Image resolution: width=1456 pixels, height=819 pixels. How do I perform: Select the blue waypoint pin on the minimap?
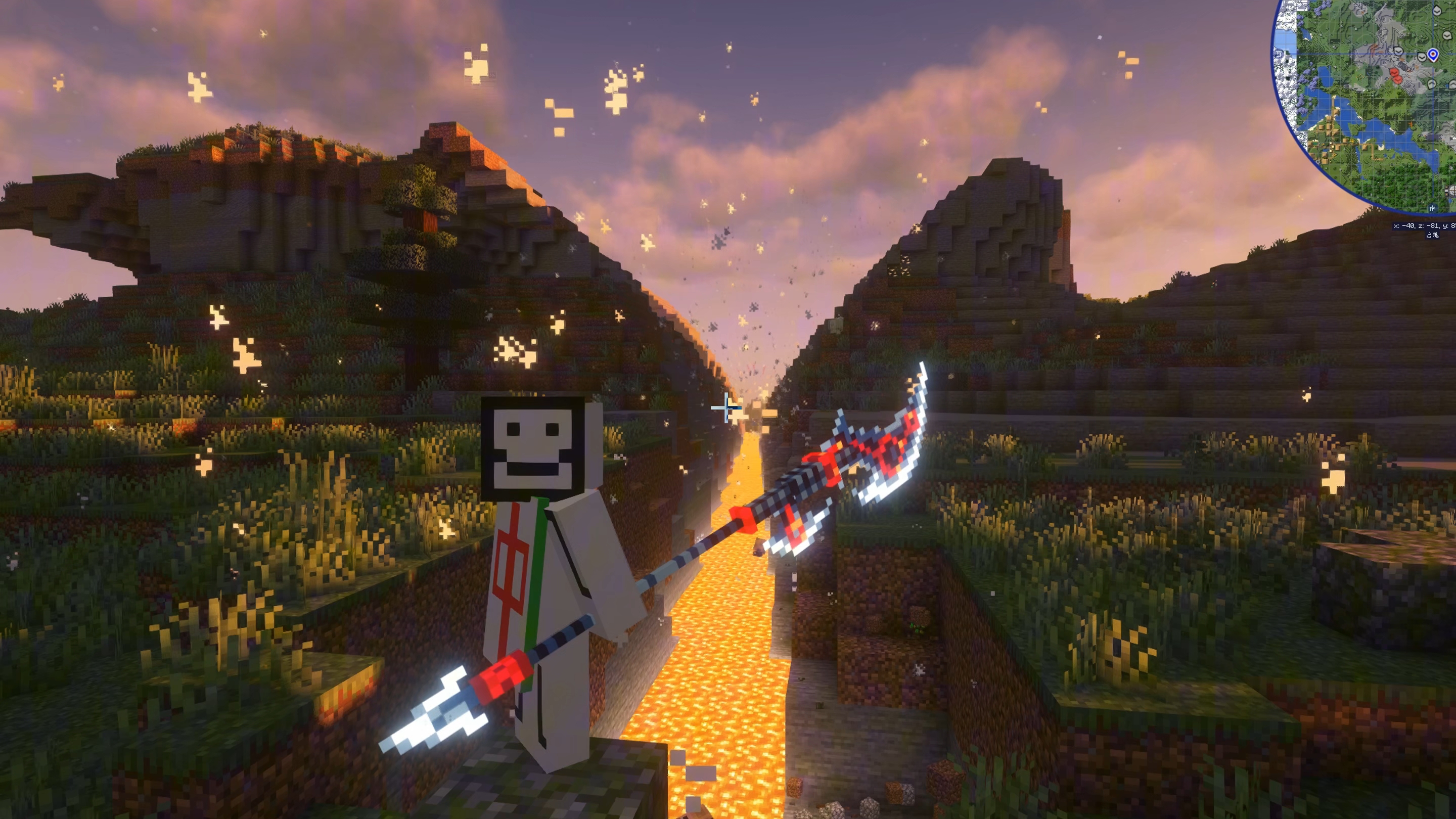(x=1432, y=55)
